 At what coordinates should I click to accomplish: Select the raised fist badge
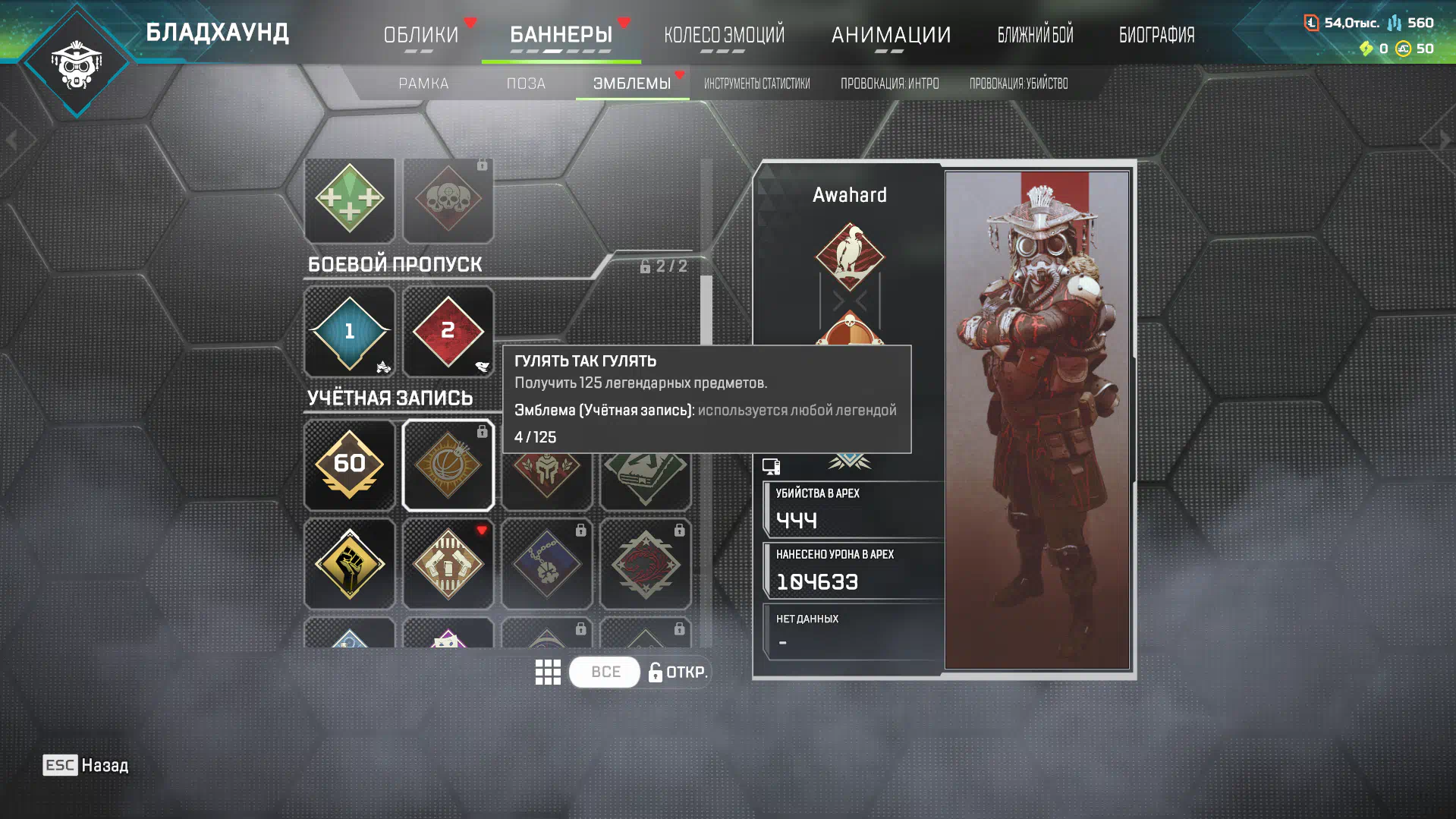[349, 563]
